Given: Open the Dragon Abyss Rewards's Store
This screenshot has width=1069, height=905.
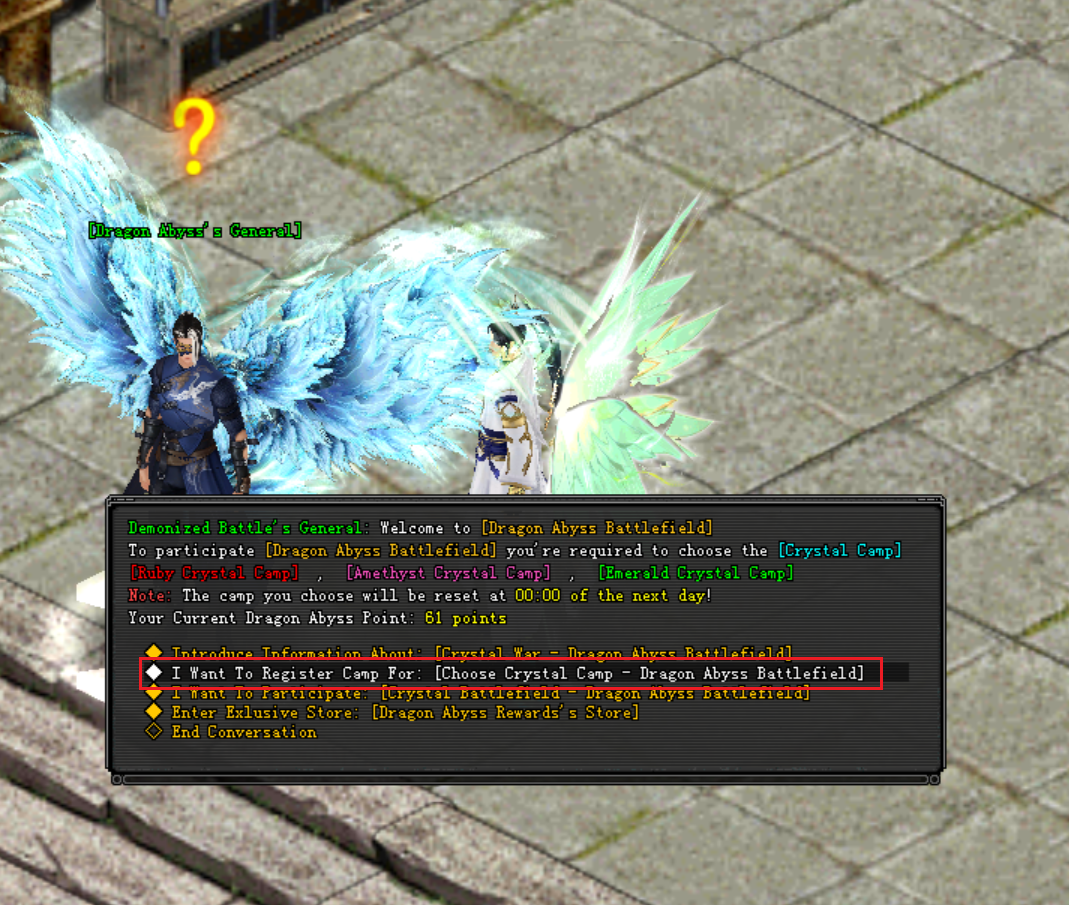Looking at the screenshot, I should [404, 713].
